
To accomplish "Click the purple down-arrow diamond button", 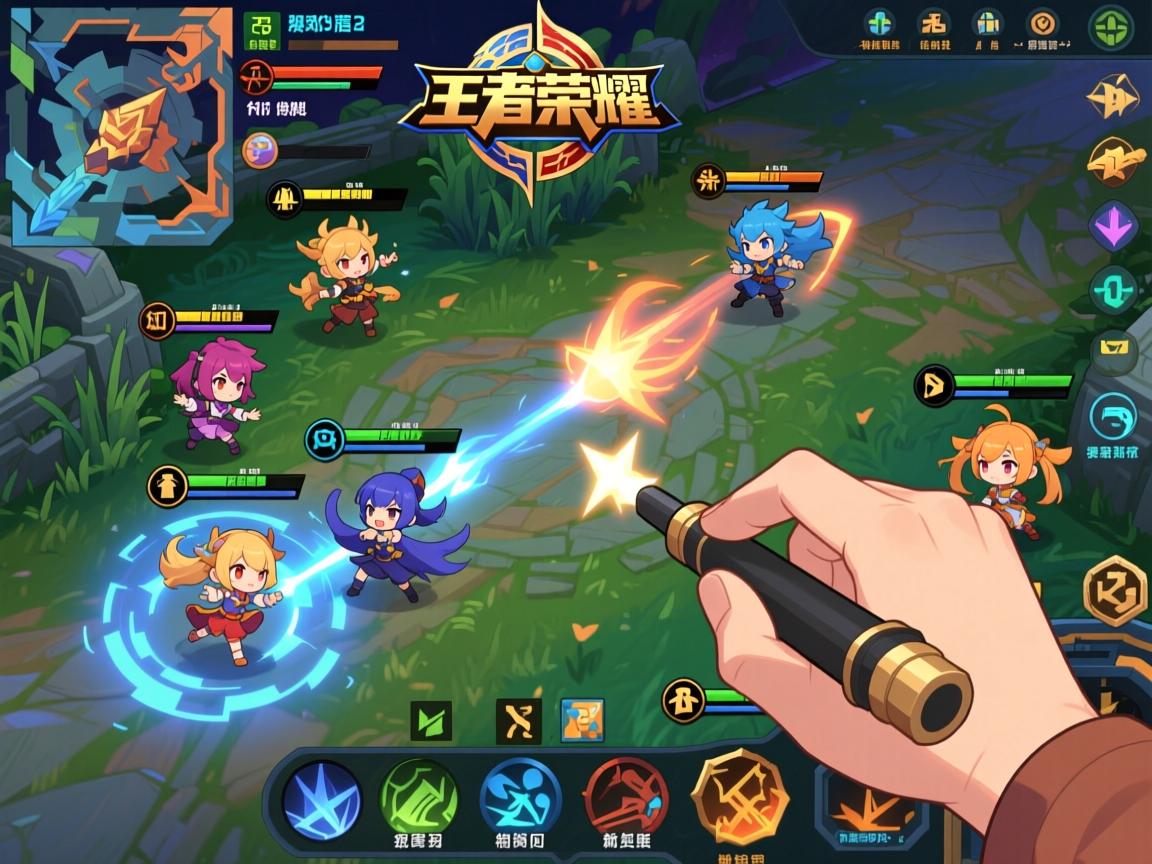I will [1113, 225].
